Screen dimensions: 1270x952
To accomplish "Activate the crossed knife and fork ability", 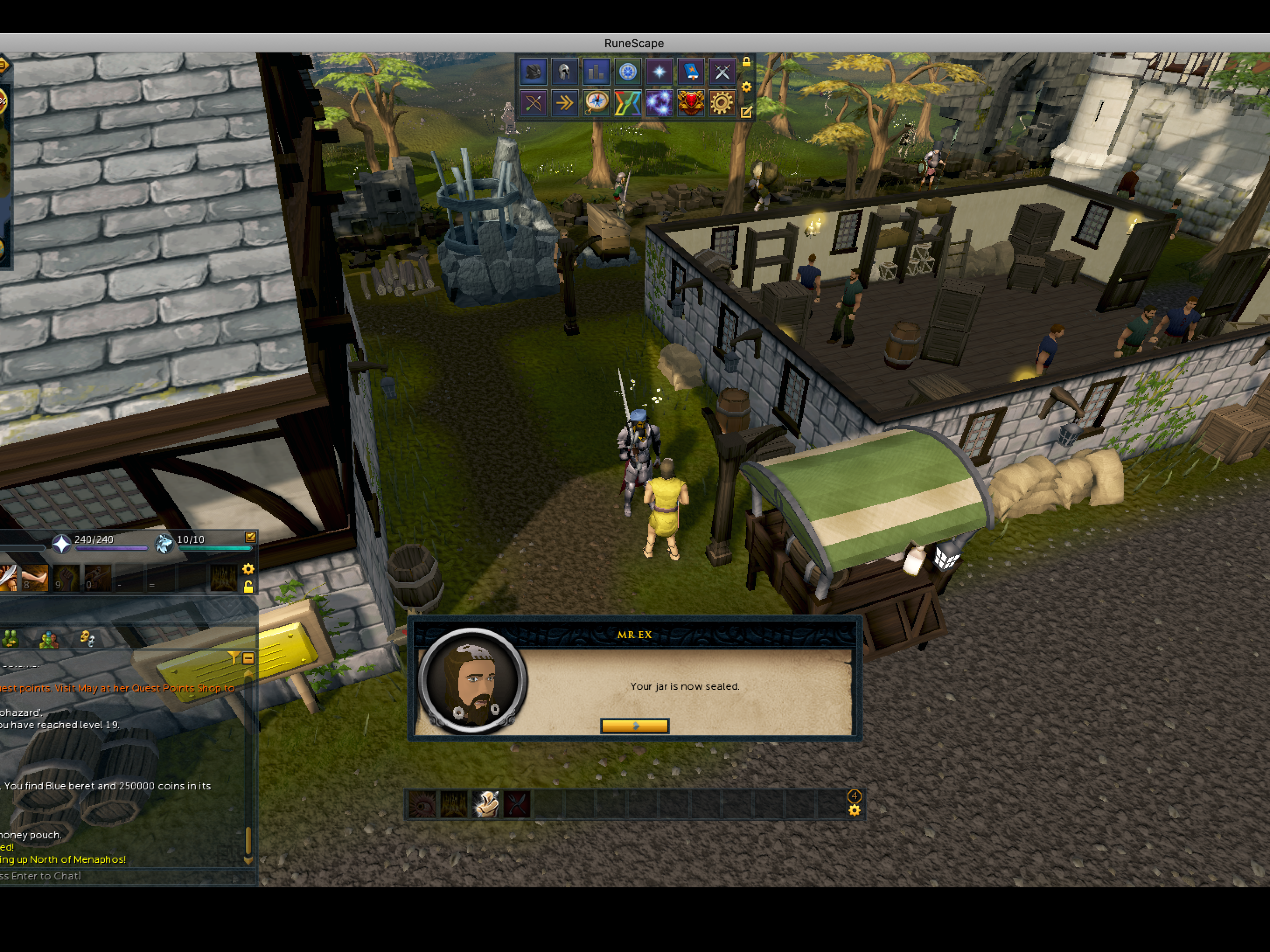I will (x=517, y=804).
